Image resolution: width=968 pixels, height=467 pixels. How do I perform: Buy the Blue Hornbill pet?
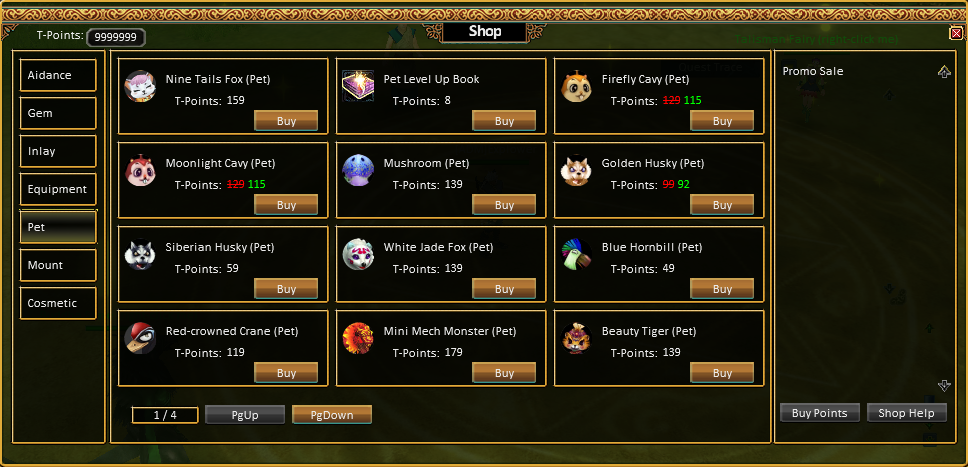click(x=722, y=289)
